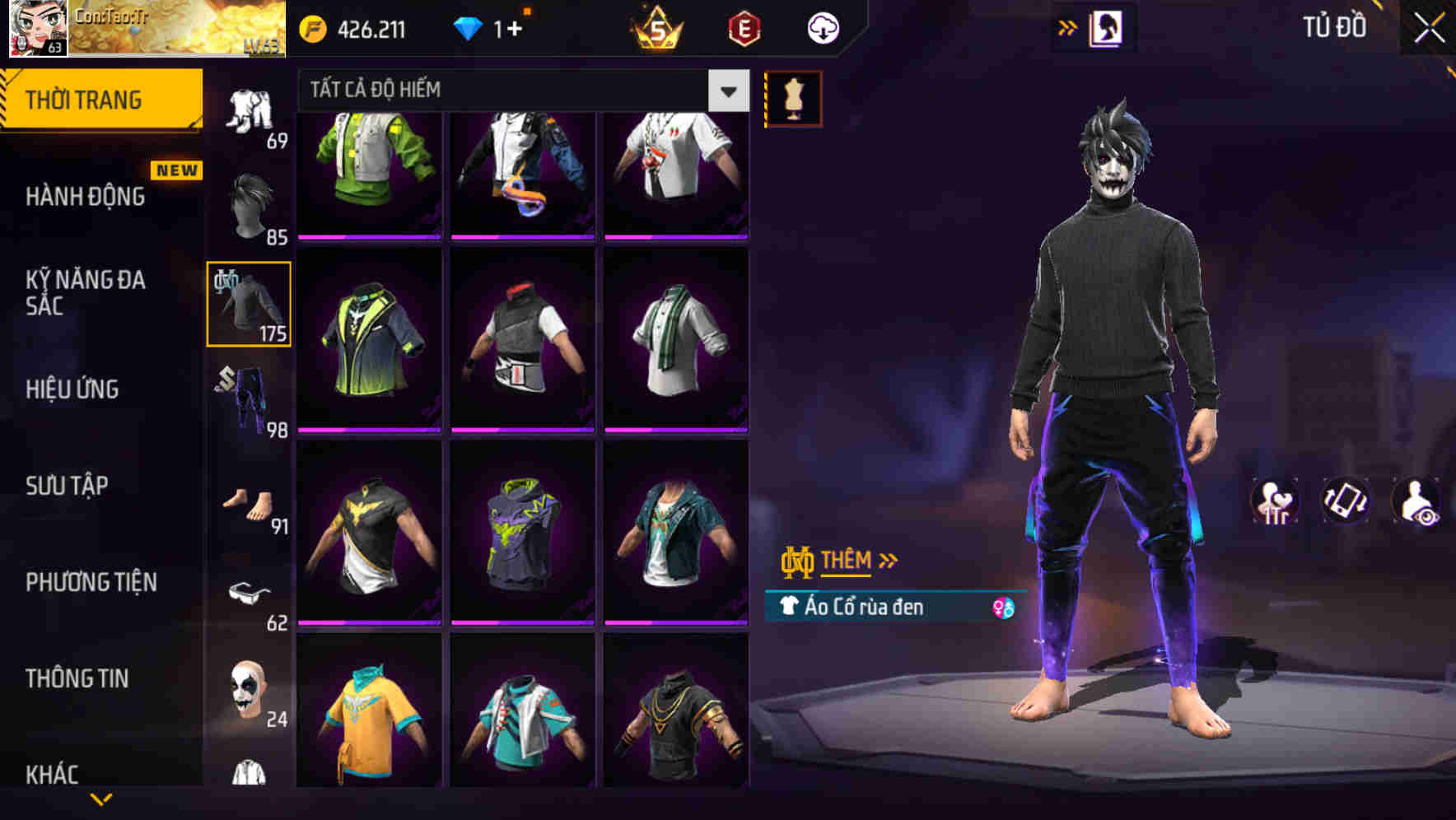Collapse the left menu with the bottom chevron
The width and height of the screenshot is (1456, 820).
[100, 797]
